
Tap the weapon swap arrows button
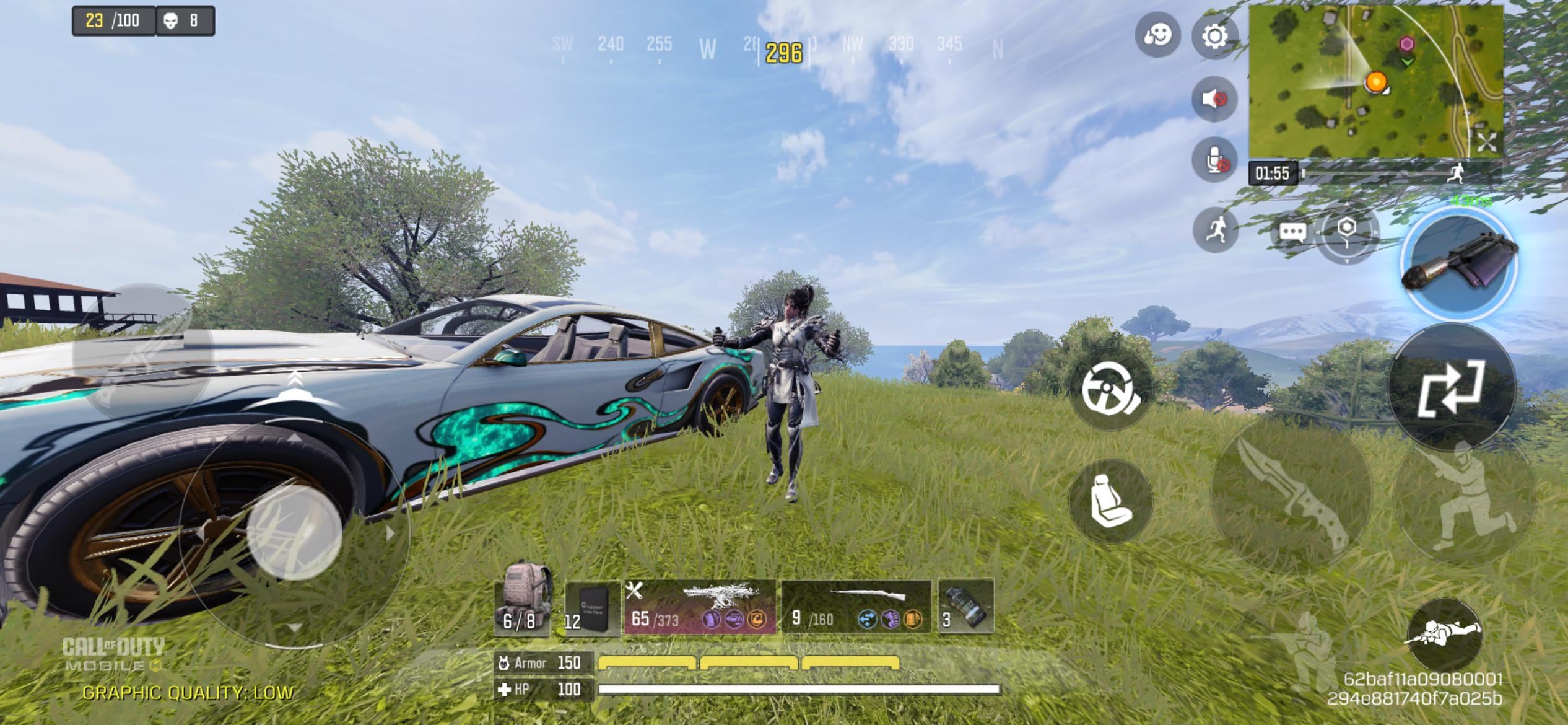tap(1451, 387)
